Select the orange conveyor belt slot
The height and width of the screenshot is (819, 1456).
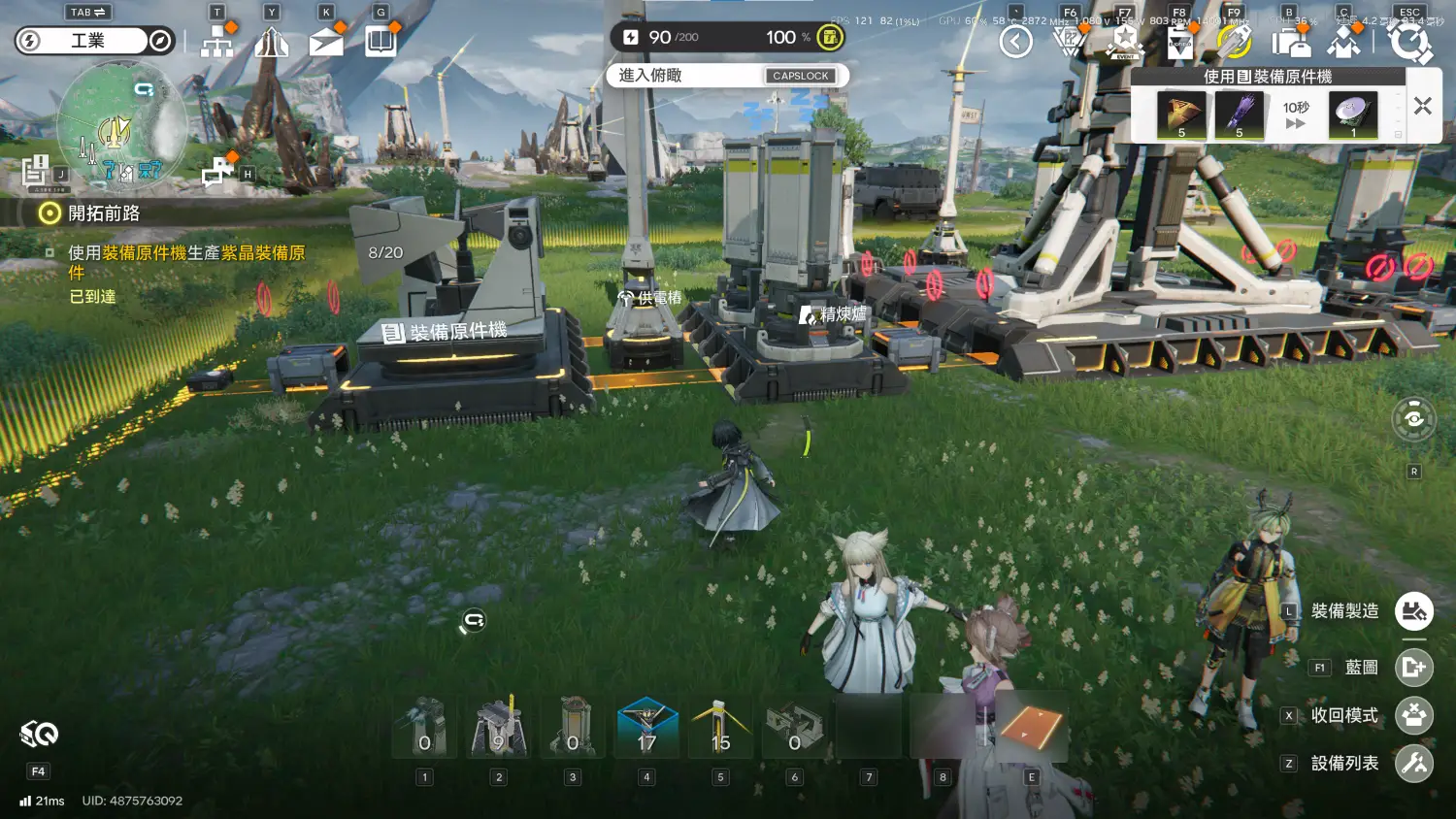[1031, 728]
